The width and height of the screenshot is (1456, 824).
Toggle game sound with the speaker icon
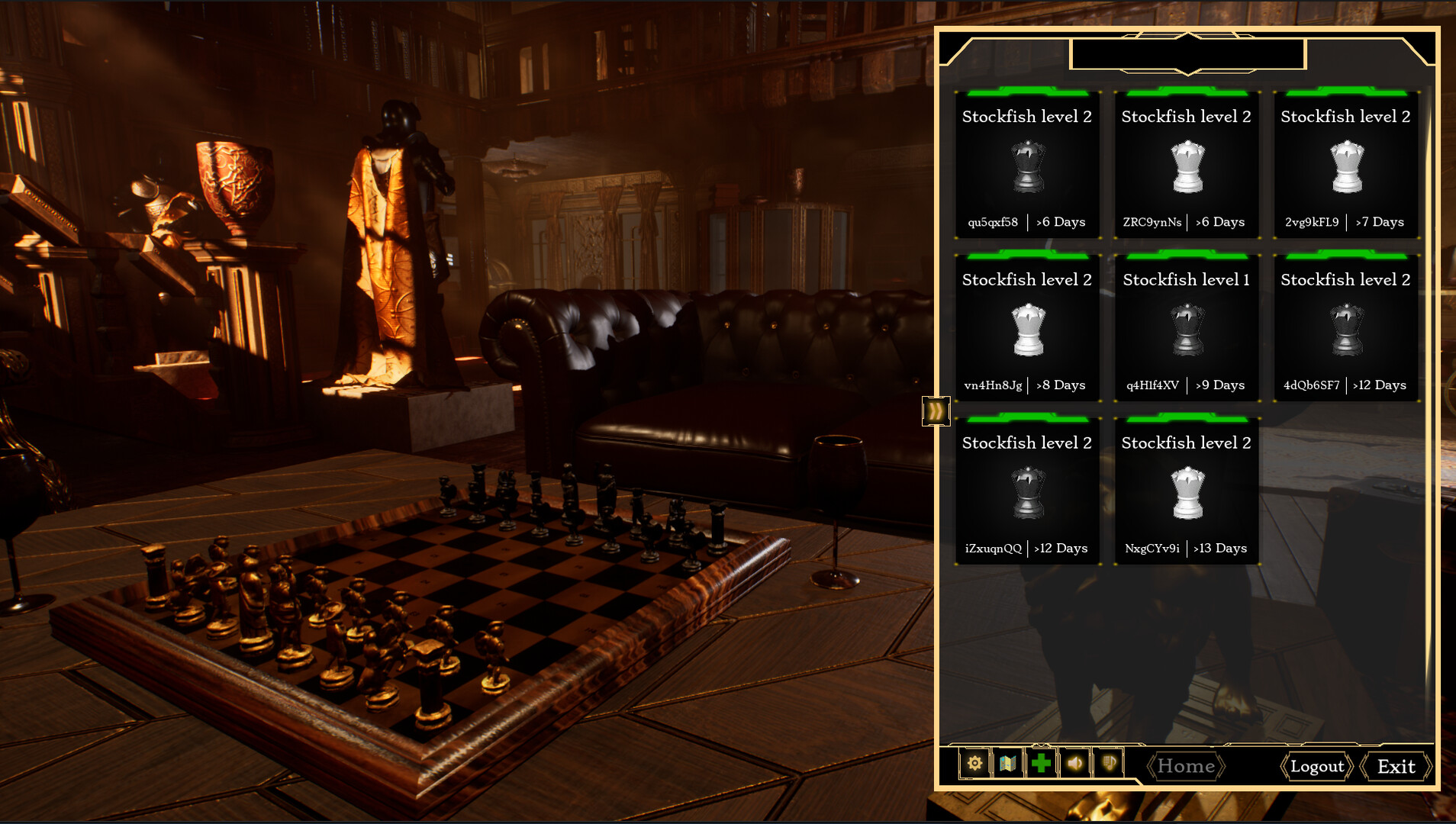pos(1075,763)
